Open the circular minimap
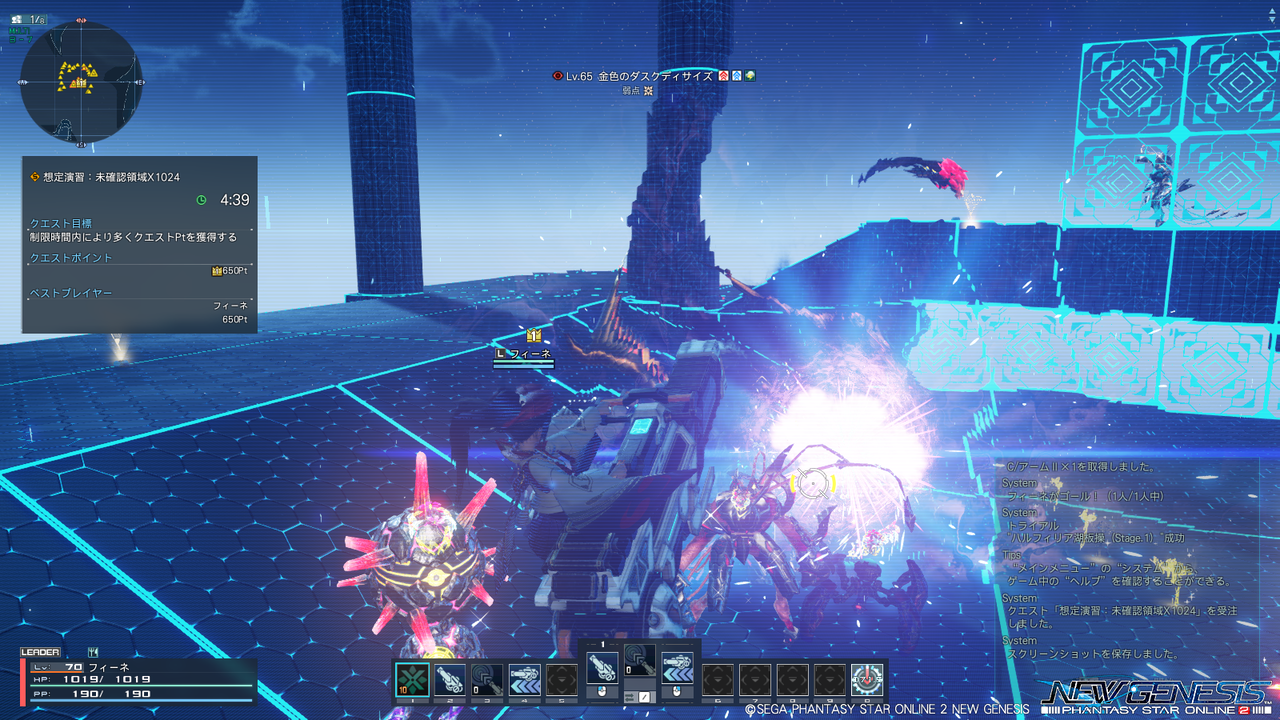This screenshot has width=1280, height=720. pos(81,81)
